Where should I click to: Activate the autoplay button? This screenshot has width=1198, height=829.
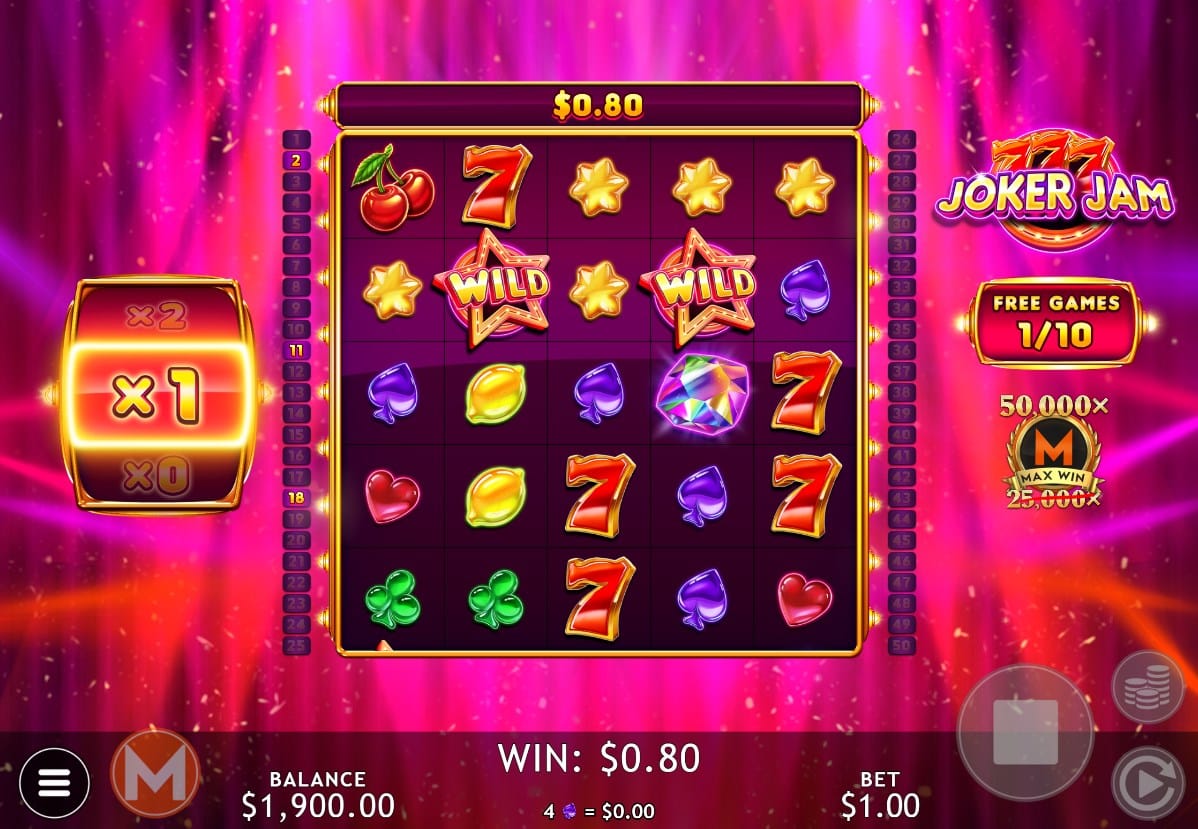click(1148, 782)
